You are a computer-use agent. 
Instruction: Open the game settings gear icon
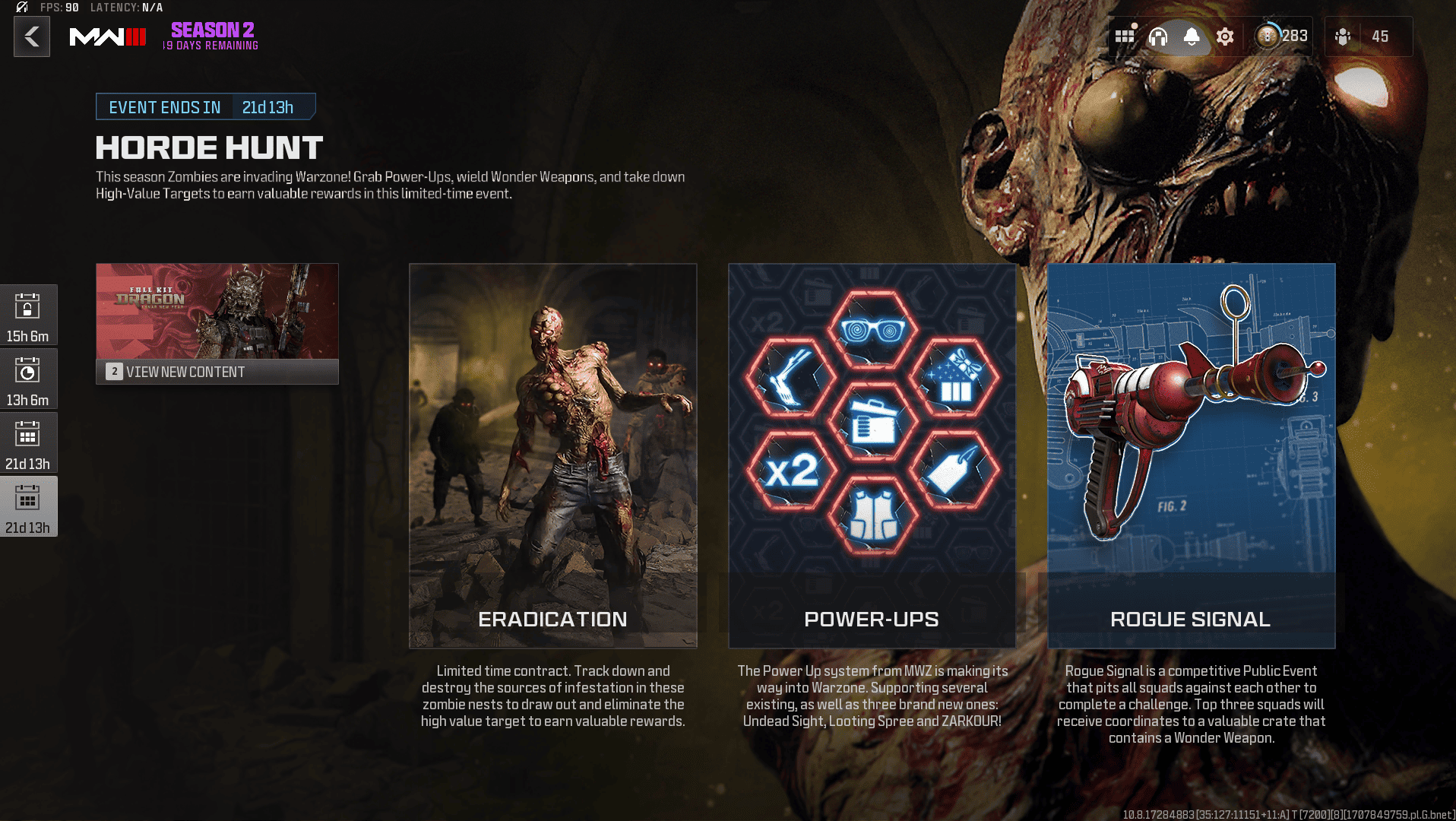[x=1224, y=36]
